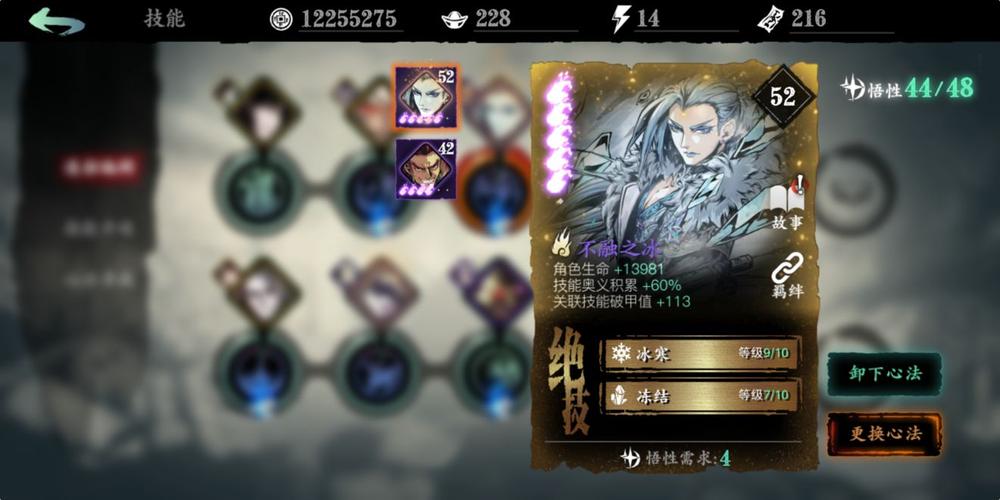Viewport: 1000px width, 500px height.
Task: Swap using the 更换心法 button
Action: pyautogui.click(x=884, y=433)
